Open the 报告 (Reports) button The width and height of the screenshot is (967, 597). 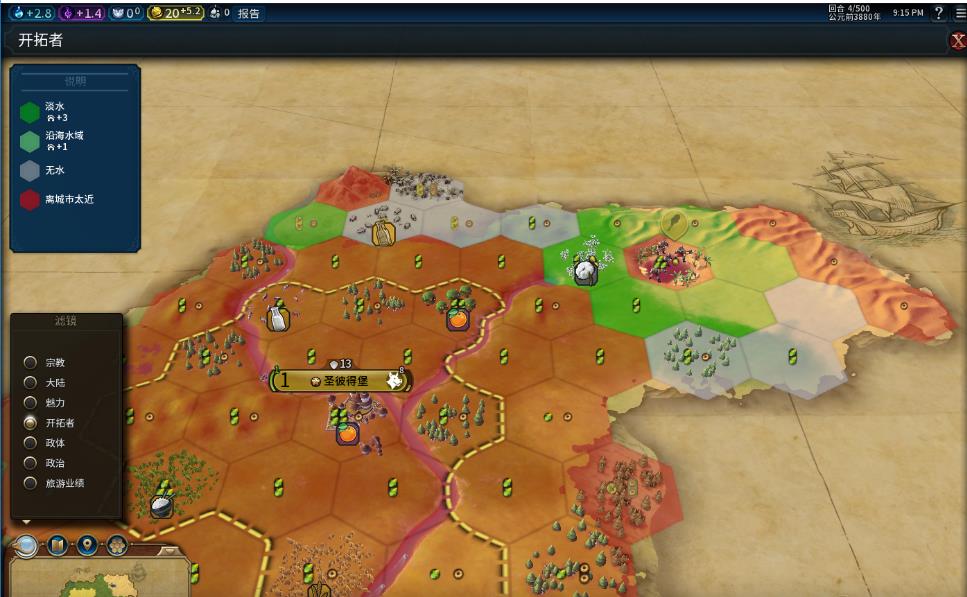pyautogui.click(x=249, y=13)
